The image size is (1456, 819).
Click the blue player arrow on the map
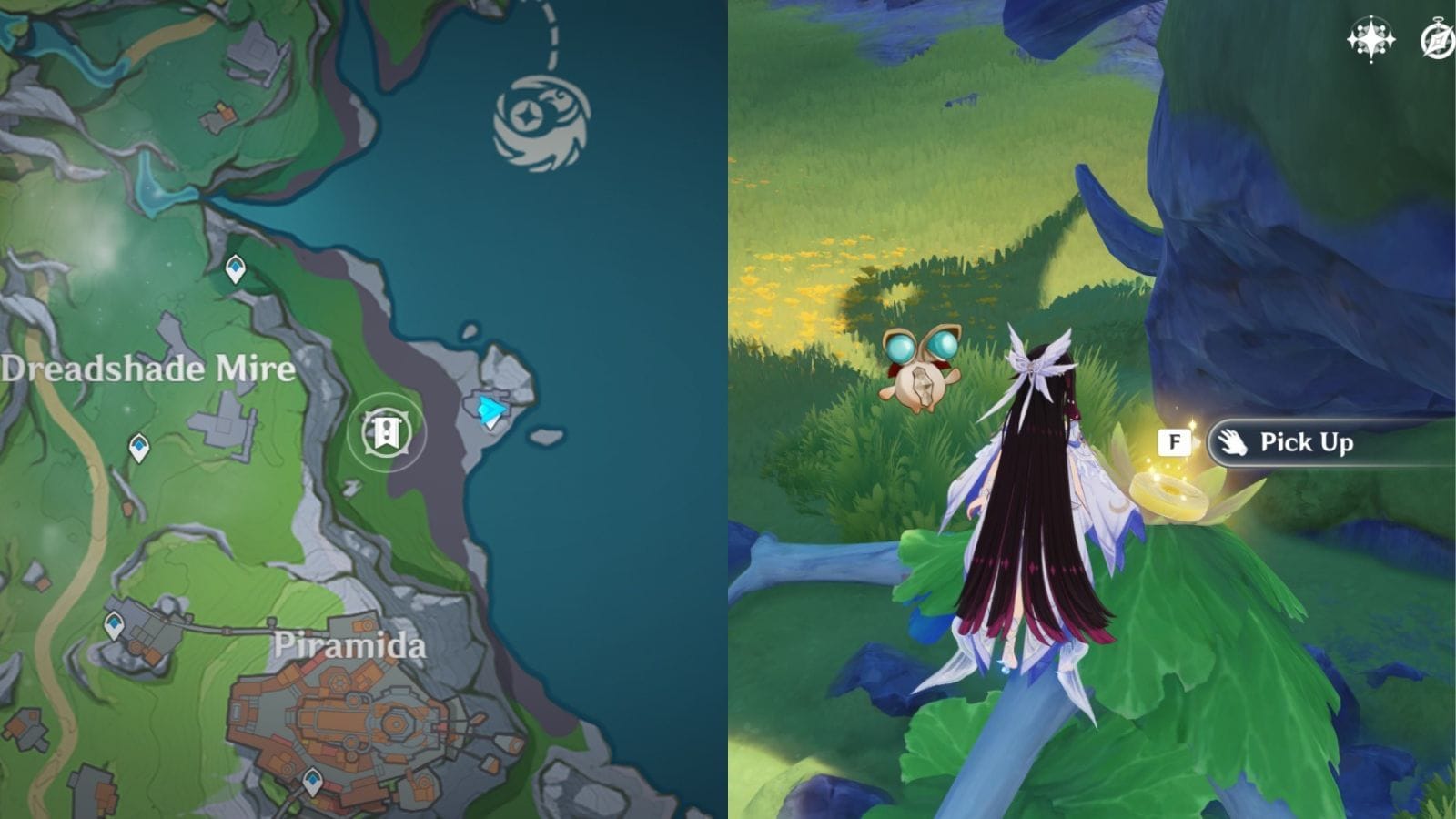point(491,410)
